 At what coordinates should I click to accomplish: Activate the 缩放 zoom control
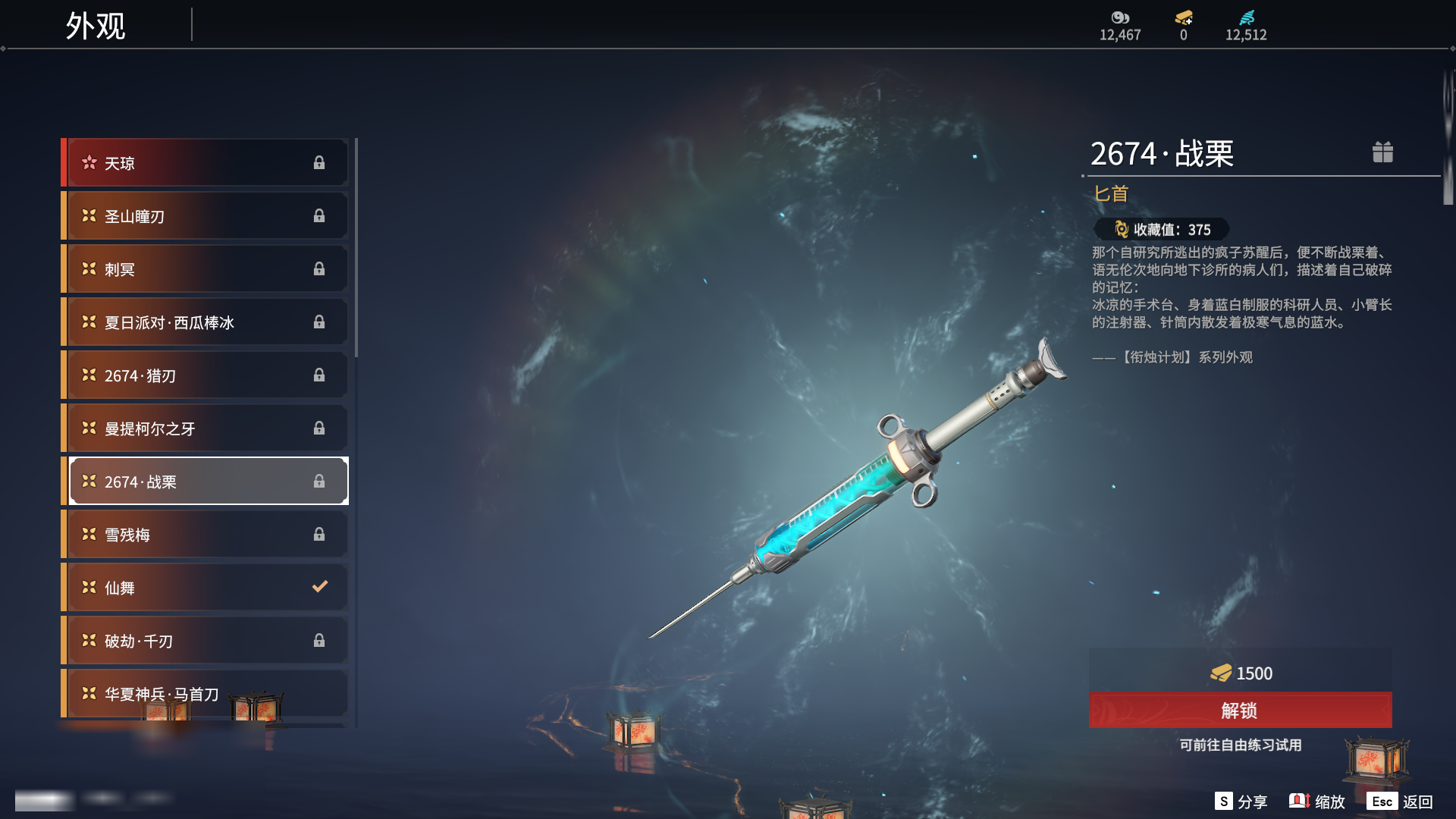coord(1317,802)
